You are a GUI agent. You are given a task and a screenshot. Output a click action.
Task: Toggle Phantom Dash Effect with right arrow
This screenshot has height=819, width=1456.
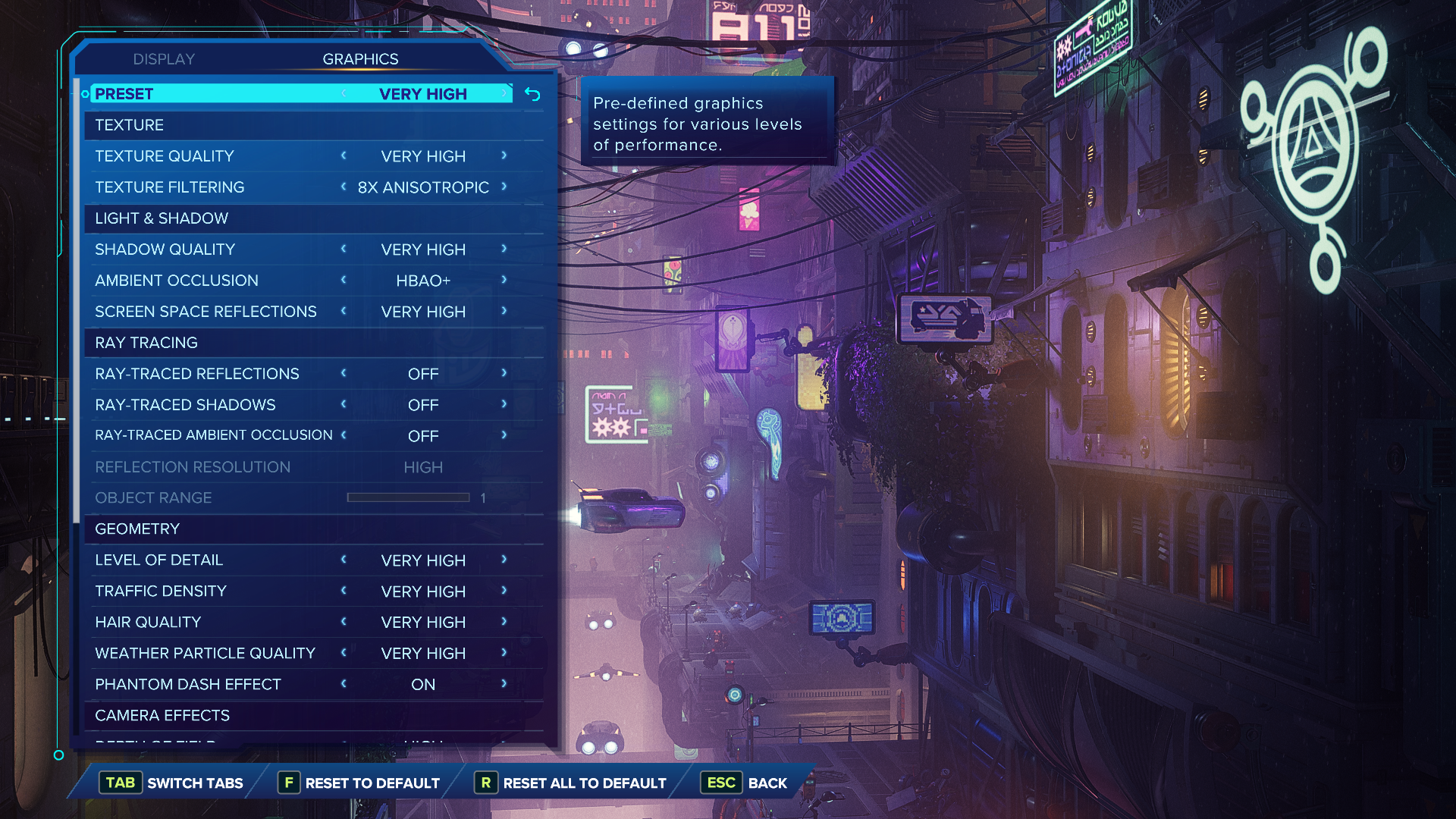click(504, 684)
